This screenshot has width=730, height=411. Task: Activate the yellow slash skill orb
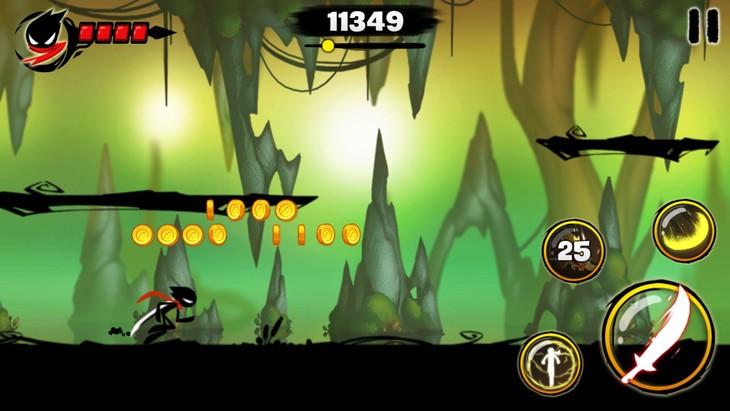[x=684, y=231]
